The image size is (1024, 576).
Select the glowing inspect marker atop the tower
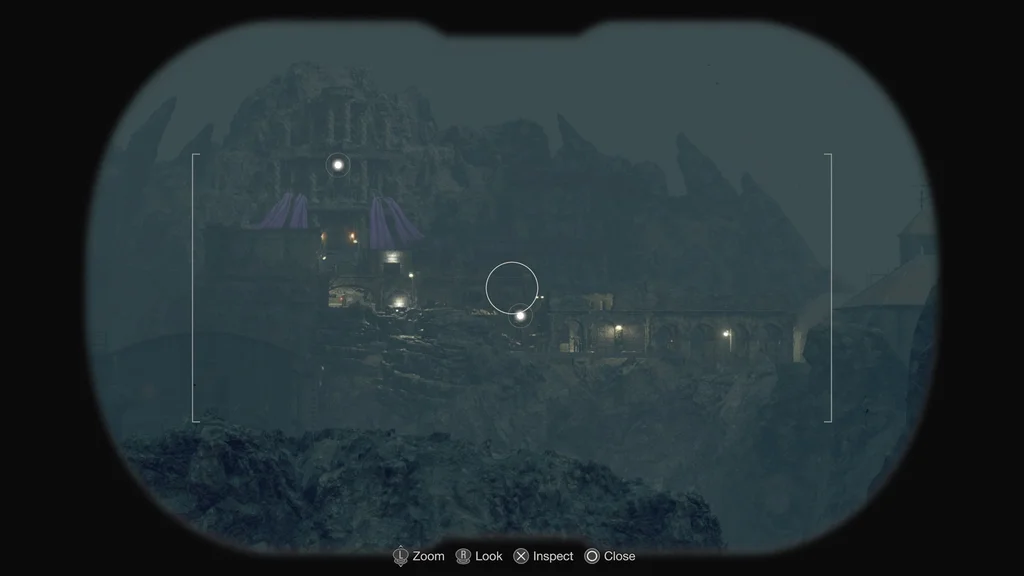pos(338,165)
